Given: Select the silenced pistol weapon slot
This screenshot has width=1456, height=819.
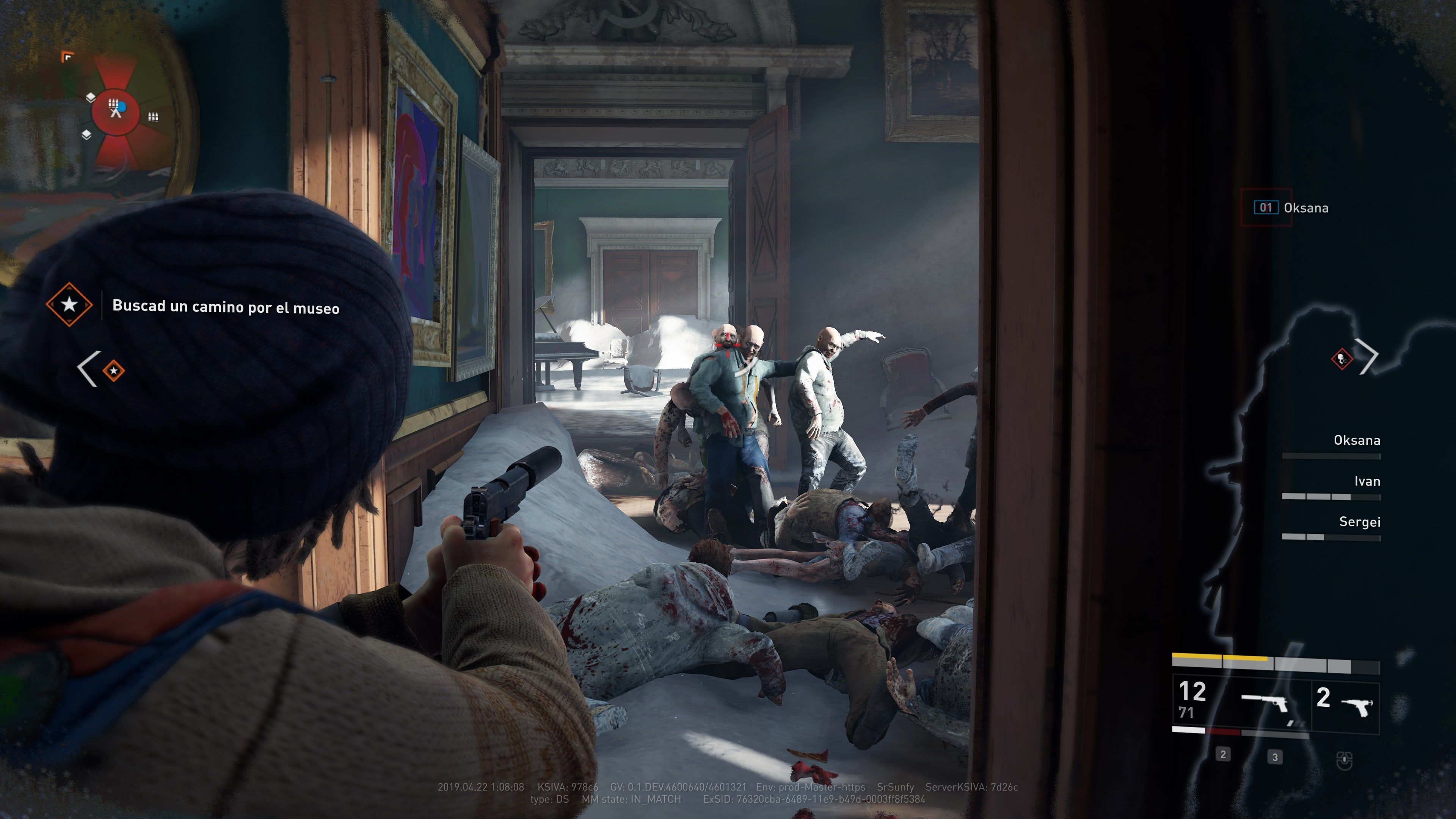Looking at the screenshot, I should click(x=1265, y=704).
